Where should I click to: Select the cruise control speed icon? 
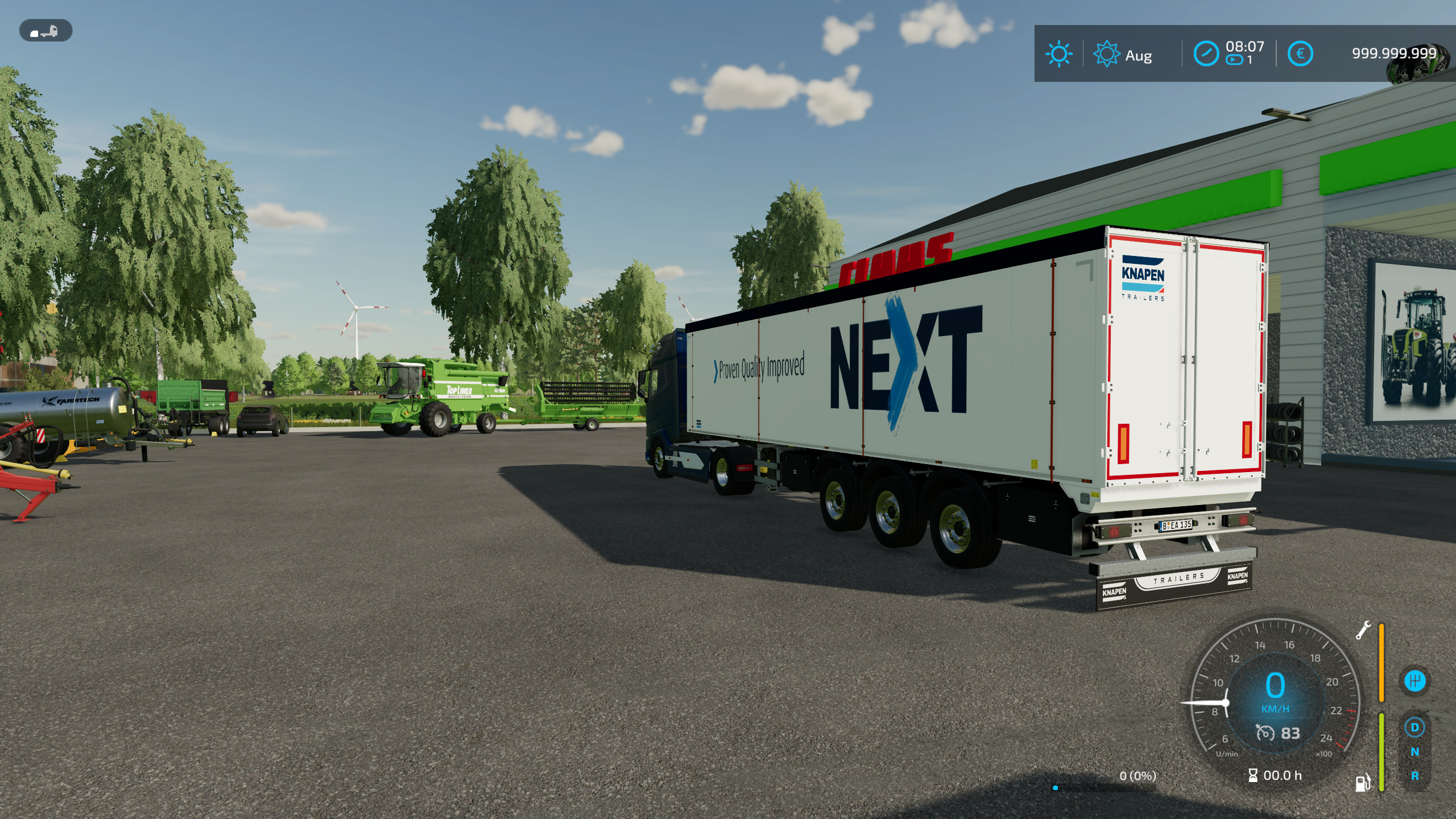pyautogui.click(x=1265, y=733)
